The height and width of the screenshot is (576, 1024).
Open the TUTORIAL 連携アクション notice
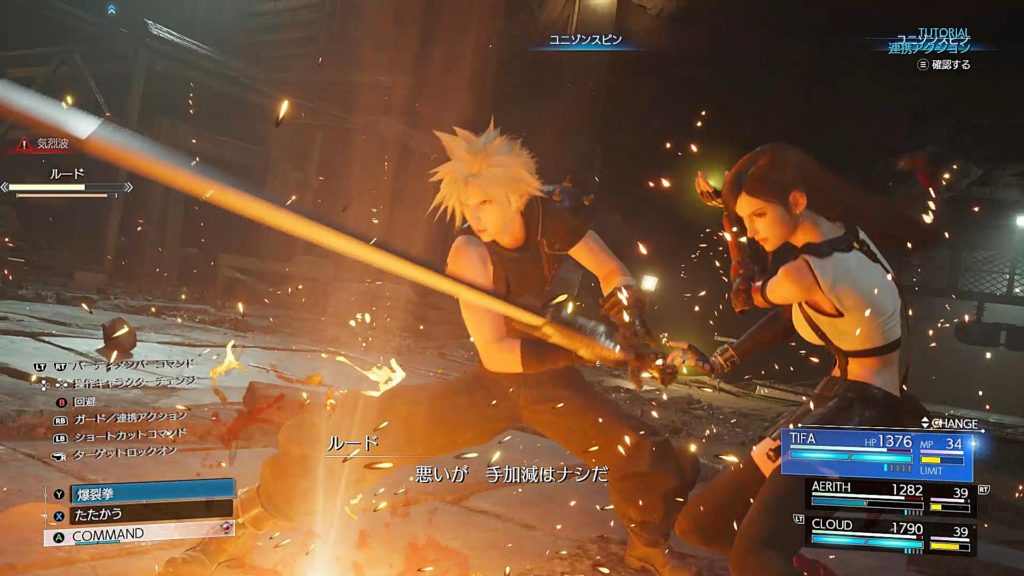click(930, 46)
